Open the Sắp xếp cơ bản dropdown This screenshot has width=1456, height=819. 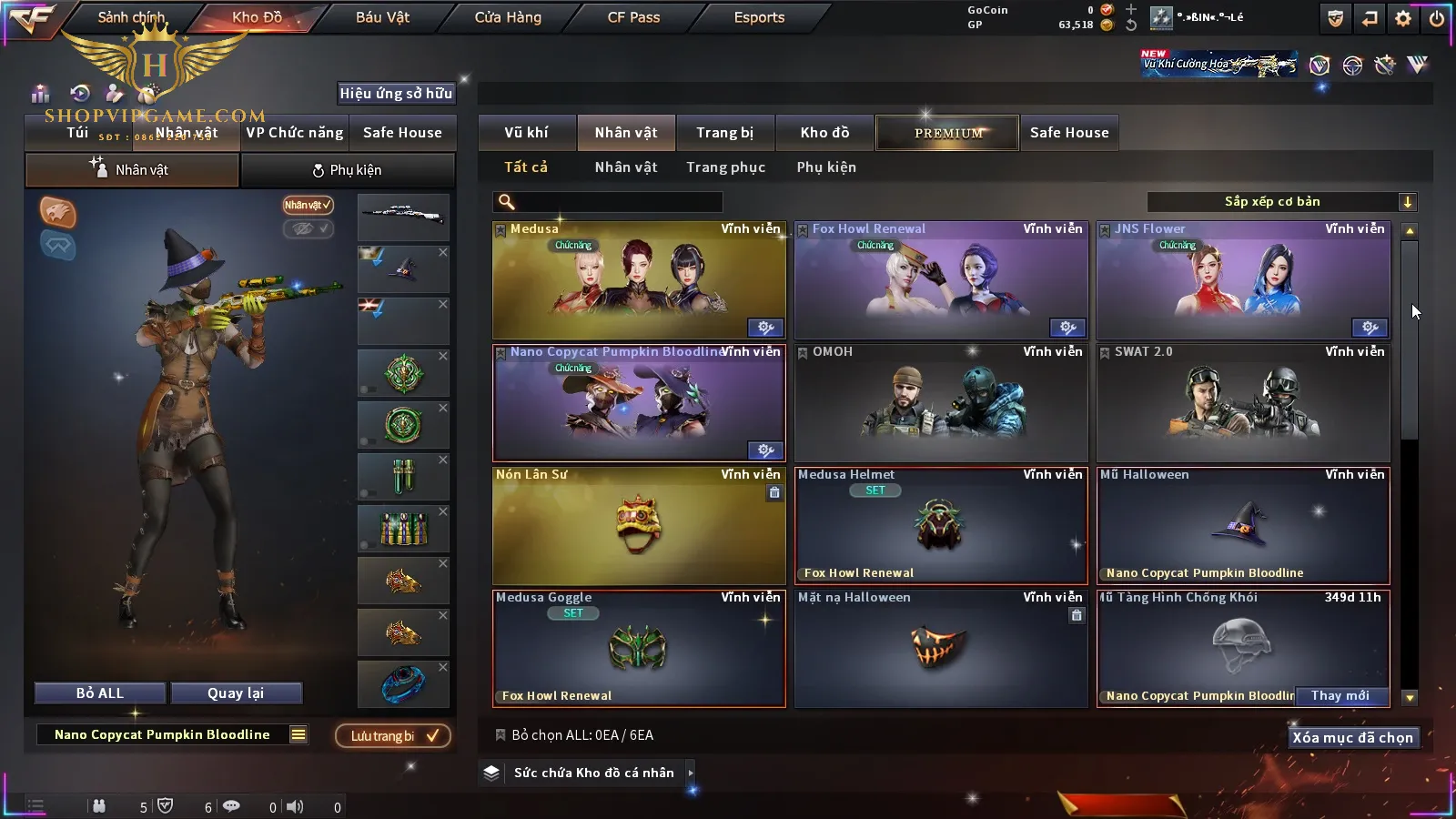coord(1281,202)
